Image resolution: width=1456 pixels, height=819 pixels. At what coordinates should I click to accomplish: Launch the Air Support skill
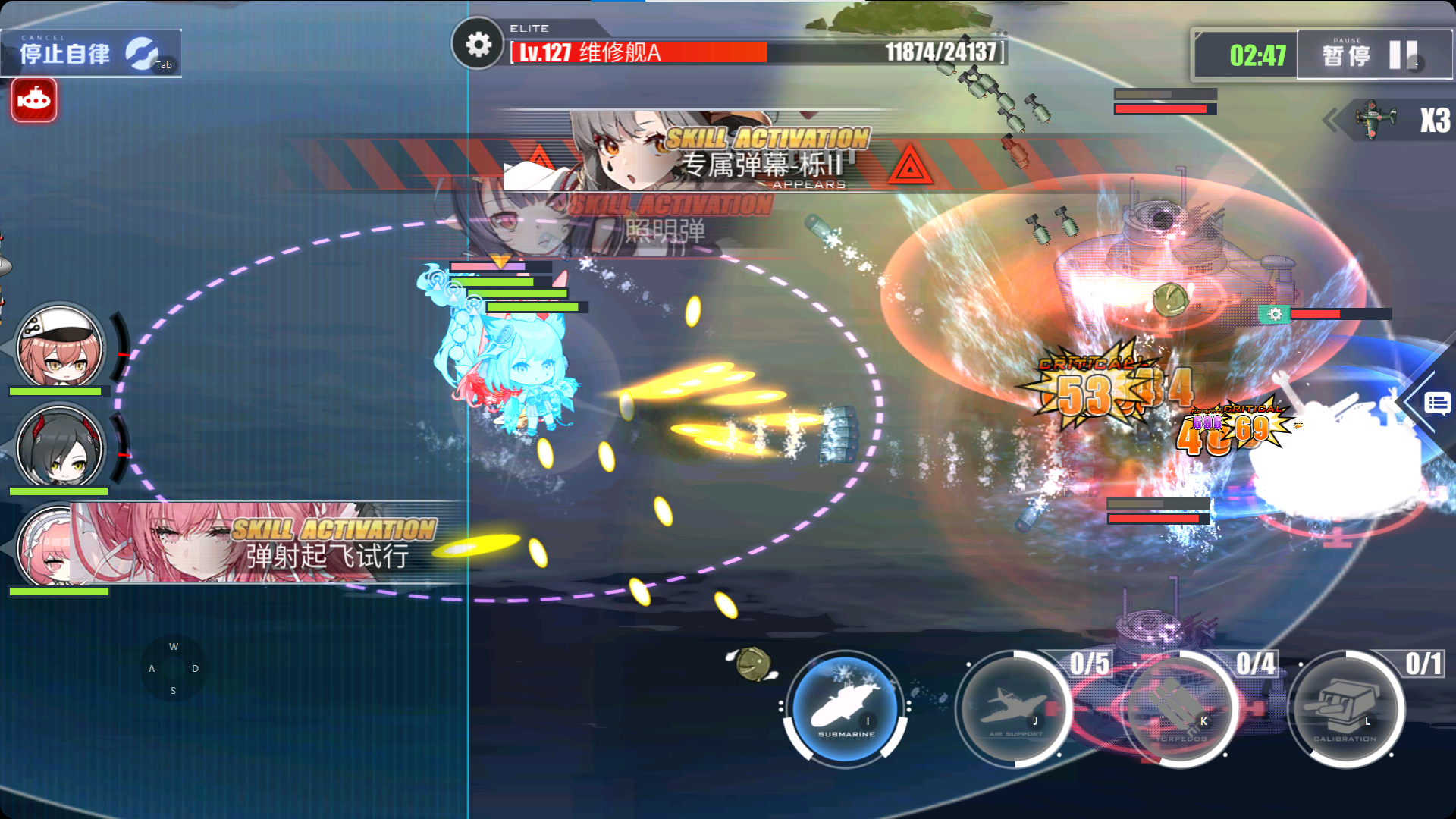[1013, 709]
